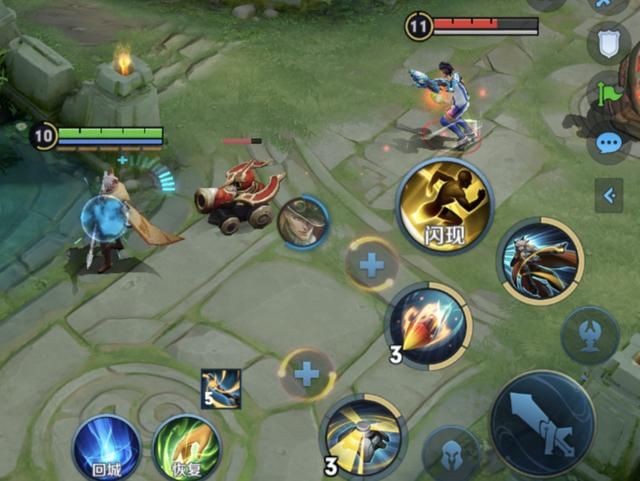Upgrade skill using the upper plus button
640x481 pixels.
[372, 265]
